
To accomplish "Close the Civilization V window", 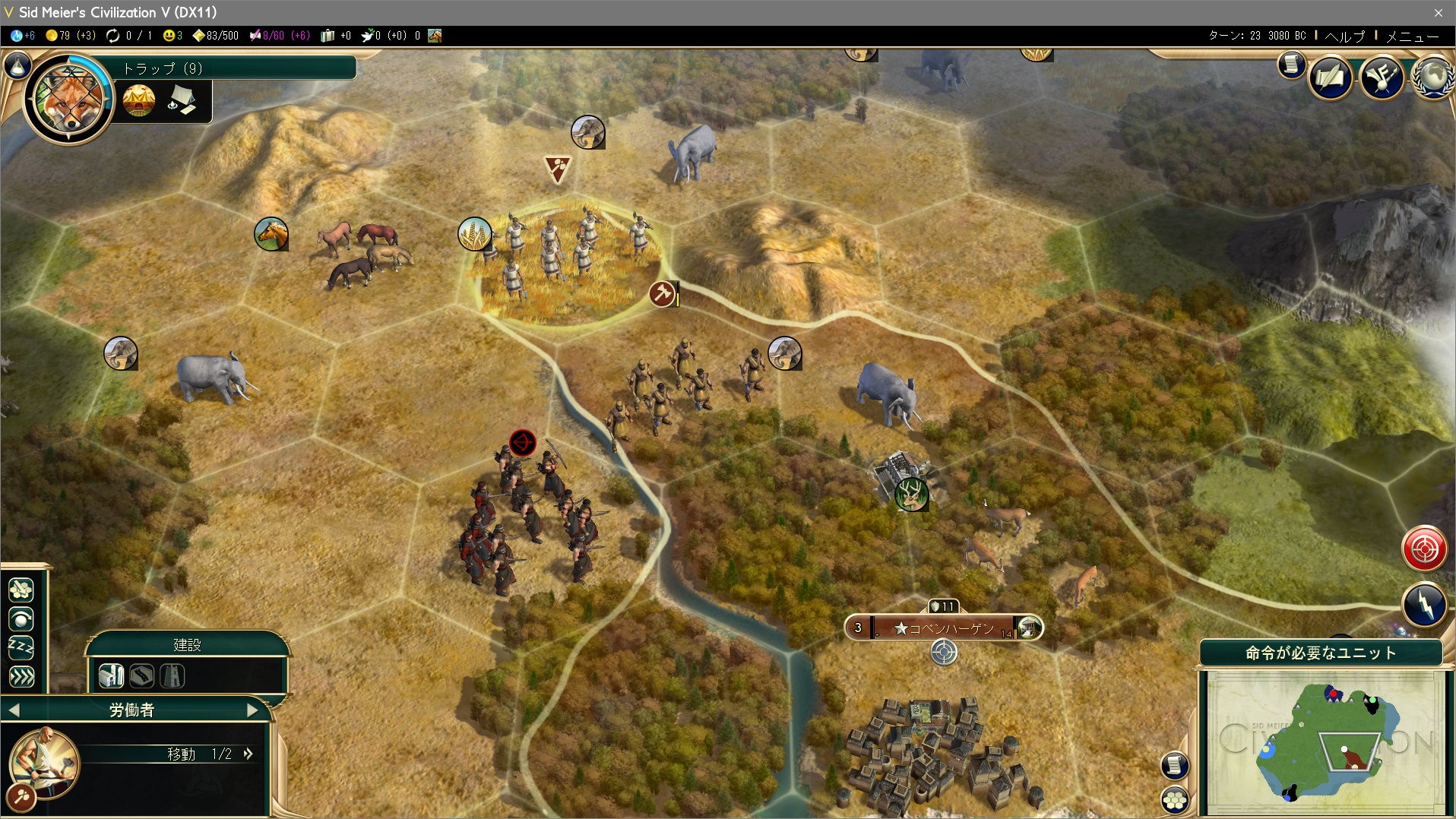I will [x=1438, y=12].
